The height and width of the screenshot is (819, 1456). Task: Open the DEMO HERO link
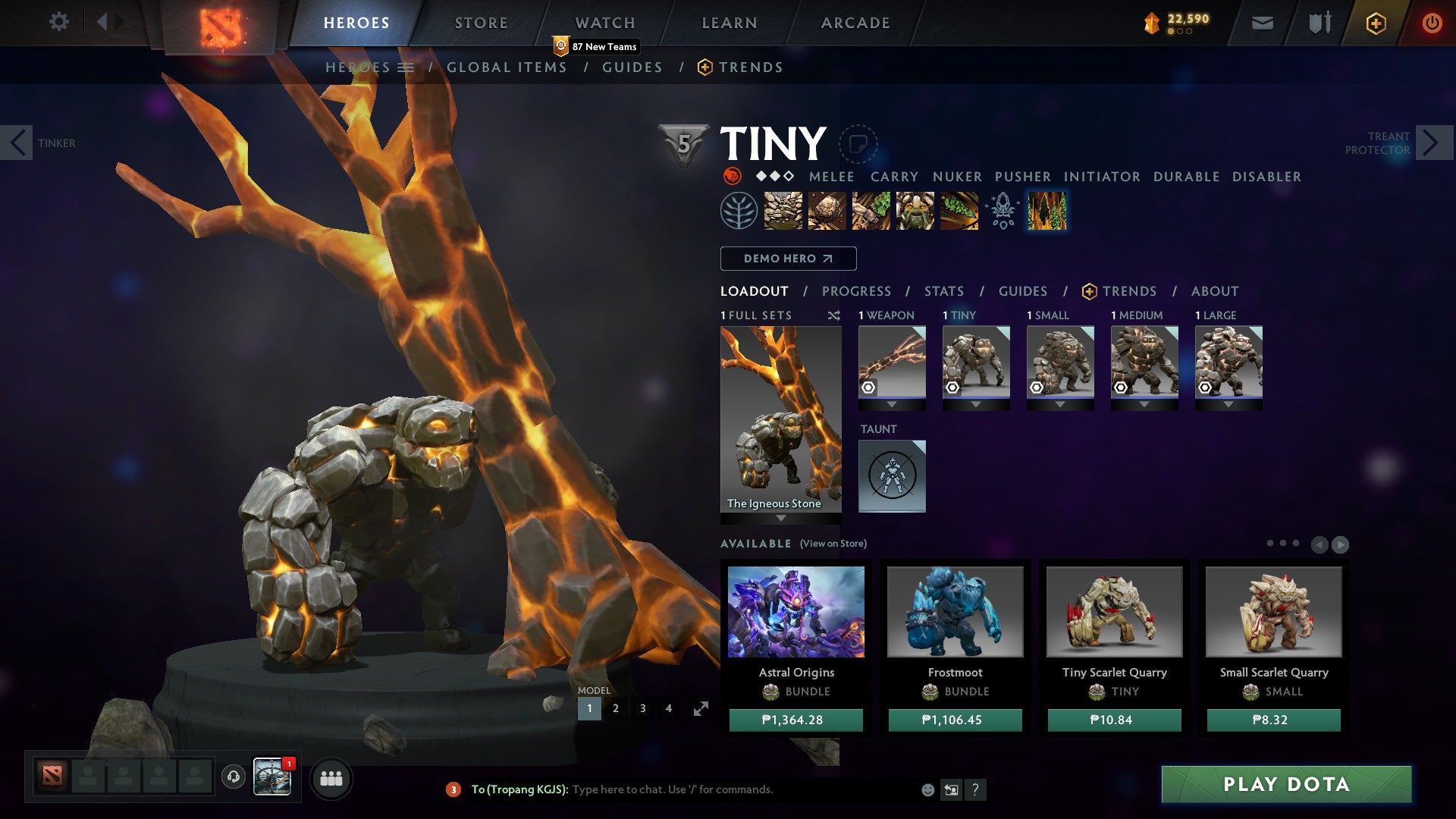point(787,258)
